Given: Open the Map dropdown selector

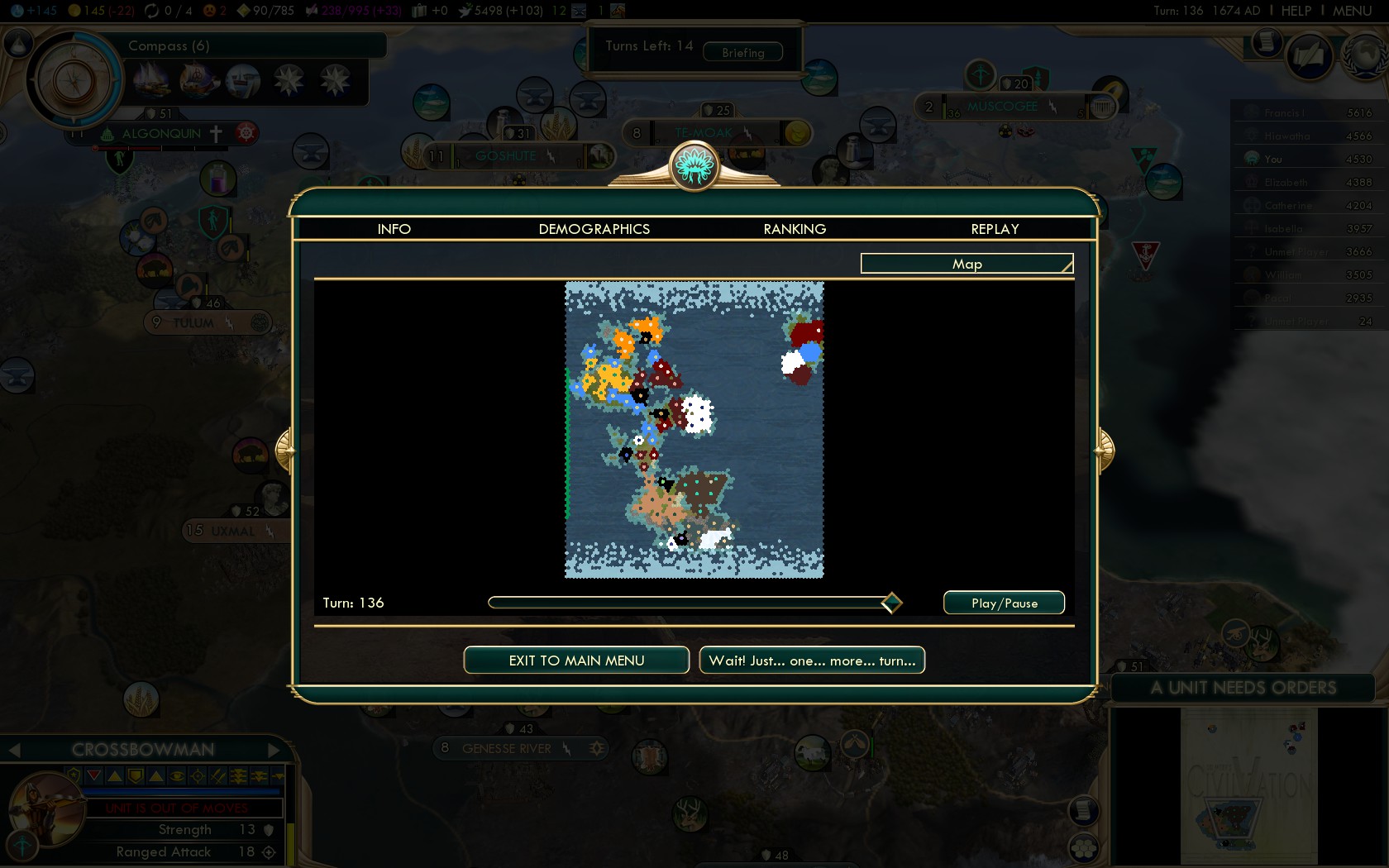Looking at the screenshot, I should [x=967, y=264].
